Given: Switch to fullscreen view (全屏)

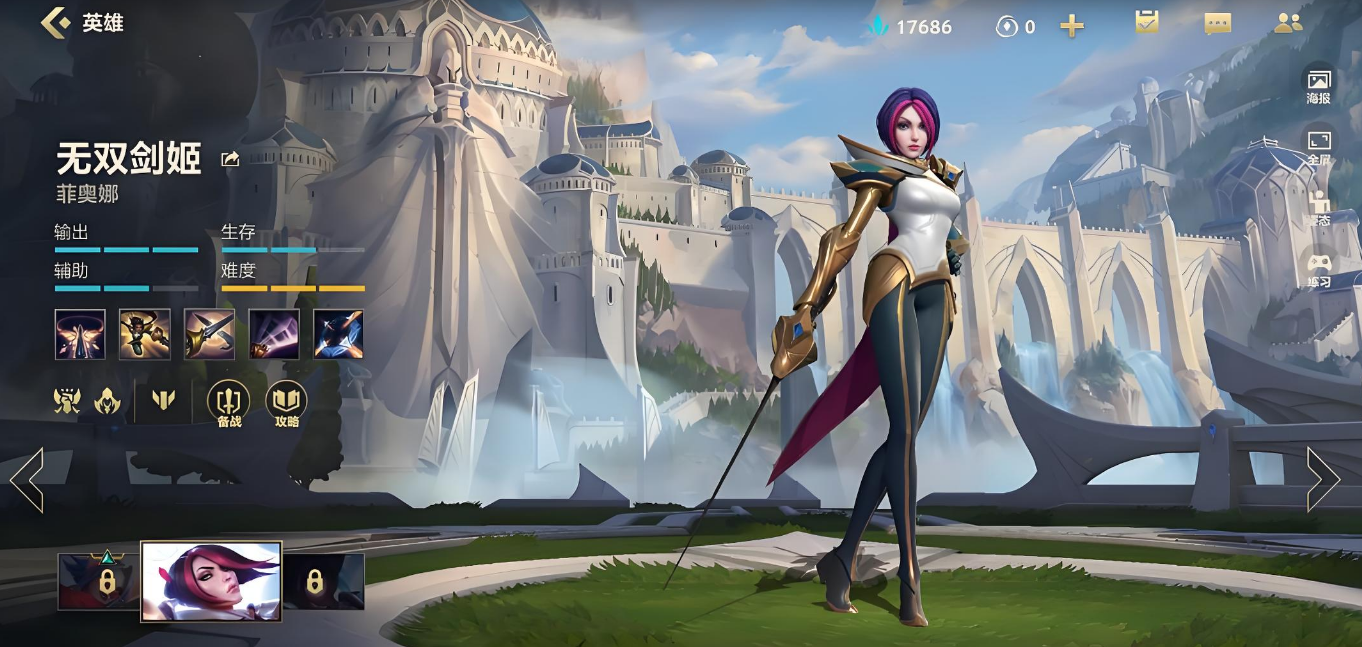Looking at the screenshot, I should [x=1319, y=146].
